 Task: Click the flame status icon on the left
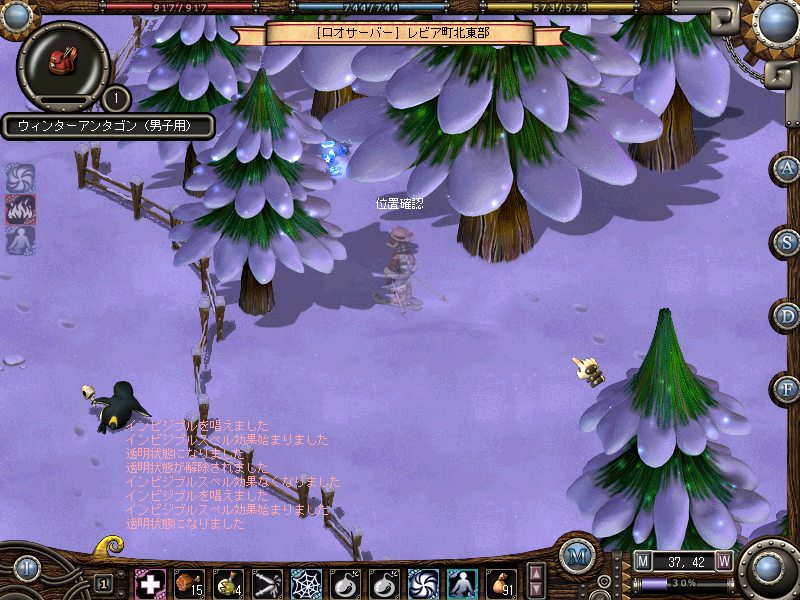coord(20,209)
